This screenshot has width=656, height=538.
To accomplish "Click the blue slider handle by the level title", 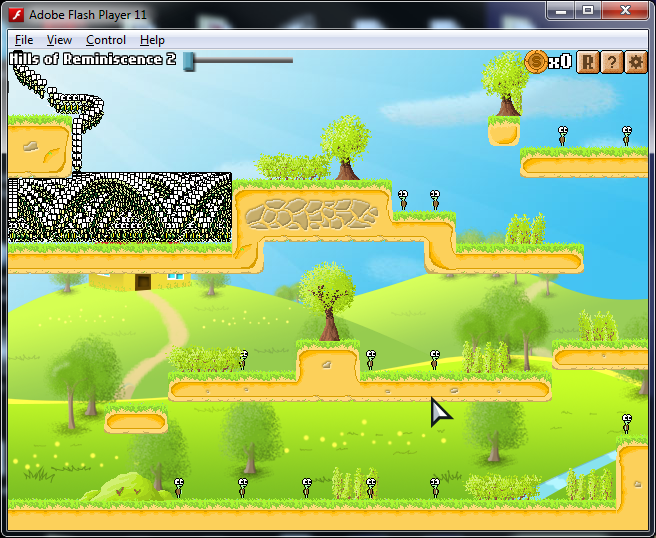I will click(x=188, y=61).
